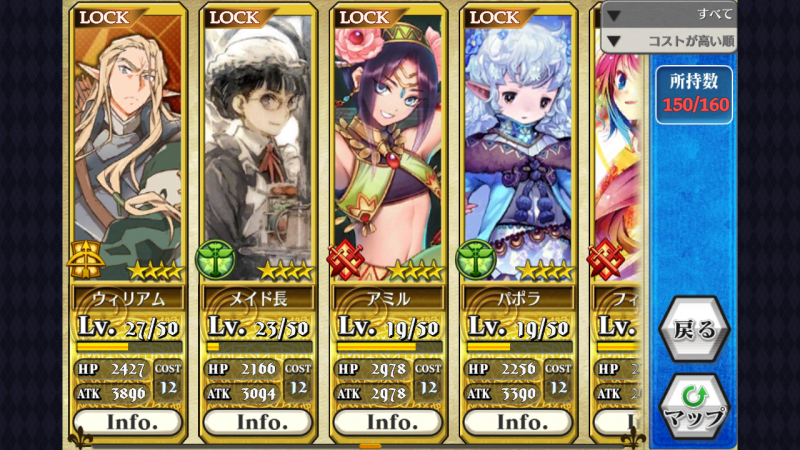The height and width of the screenshot is (450, 800).
Task: Select the パポラ white-haired character card
Action: click(518, 150)
